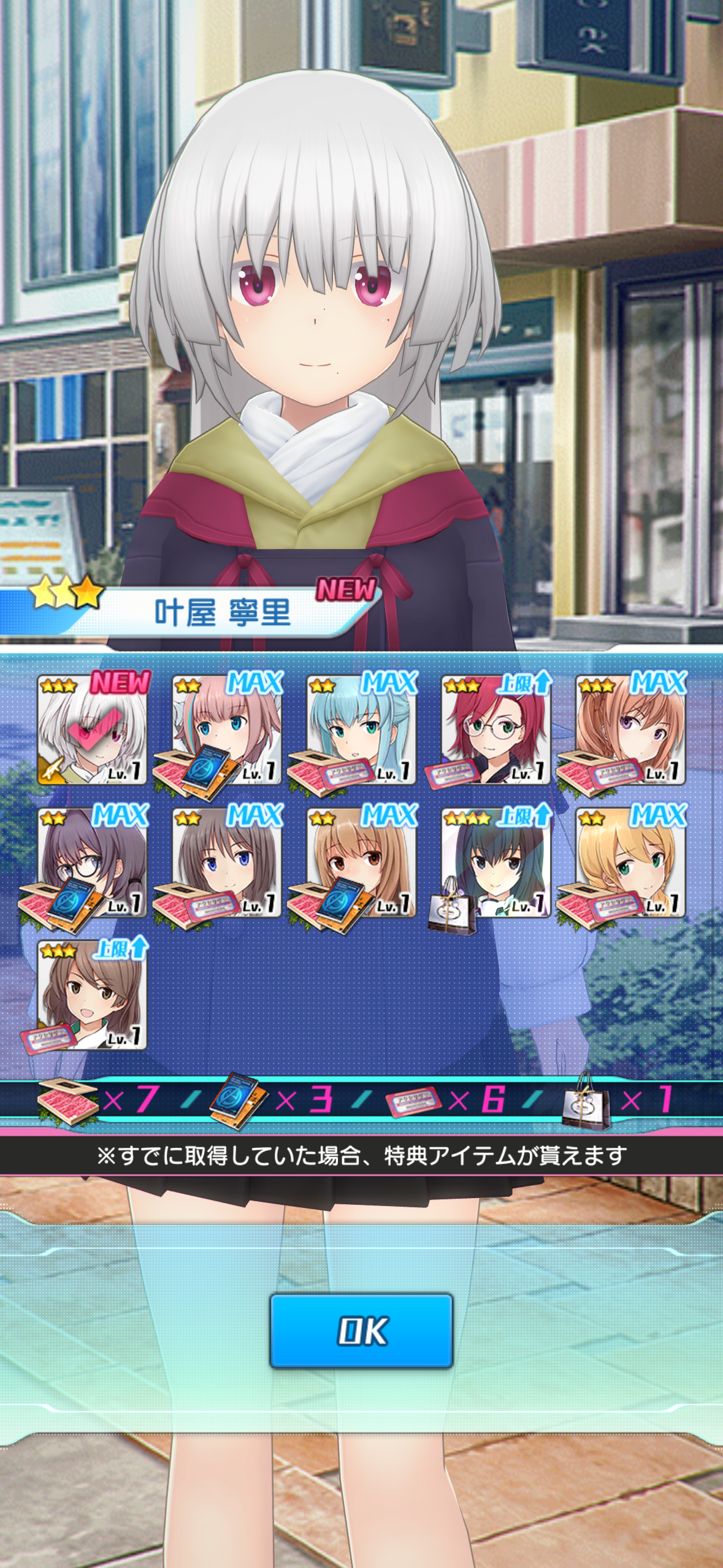Pick the red-haired girl with round glasses
The height and width of the screenshot is (1568, 723).
click(495, 730)
